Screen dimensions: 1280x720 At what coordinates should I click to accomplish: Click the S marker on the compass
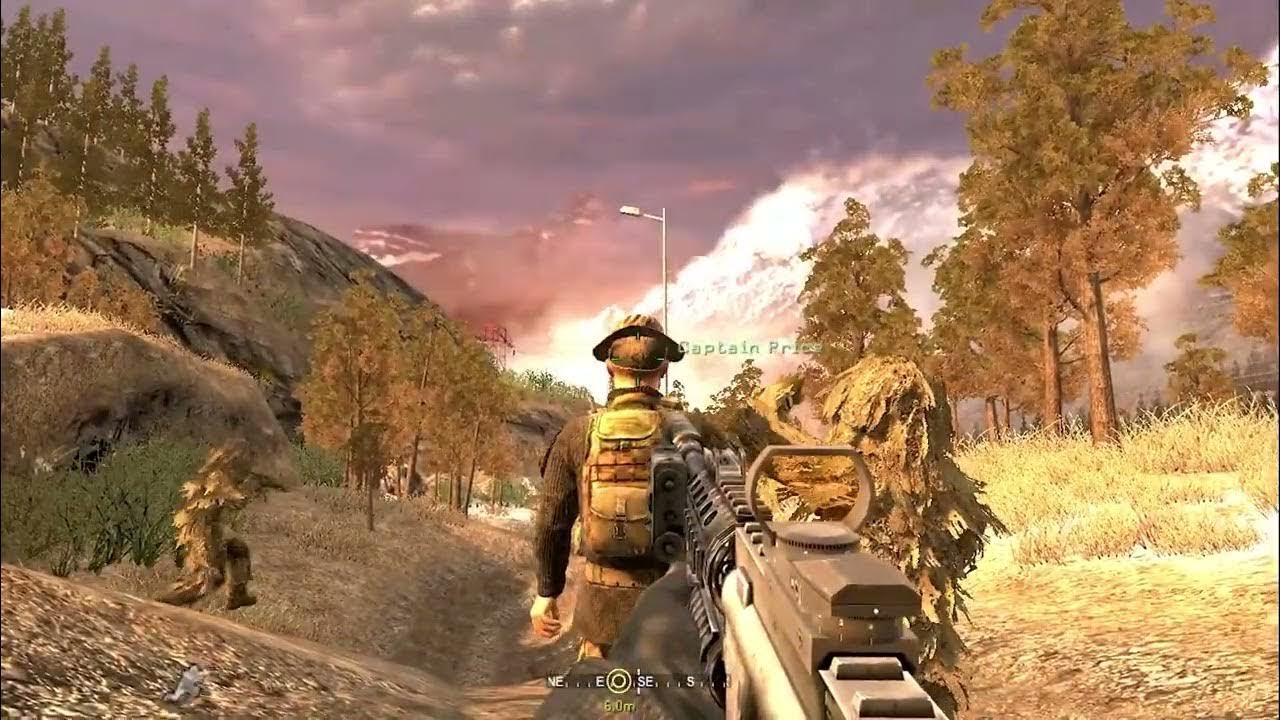pos(690,682)
